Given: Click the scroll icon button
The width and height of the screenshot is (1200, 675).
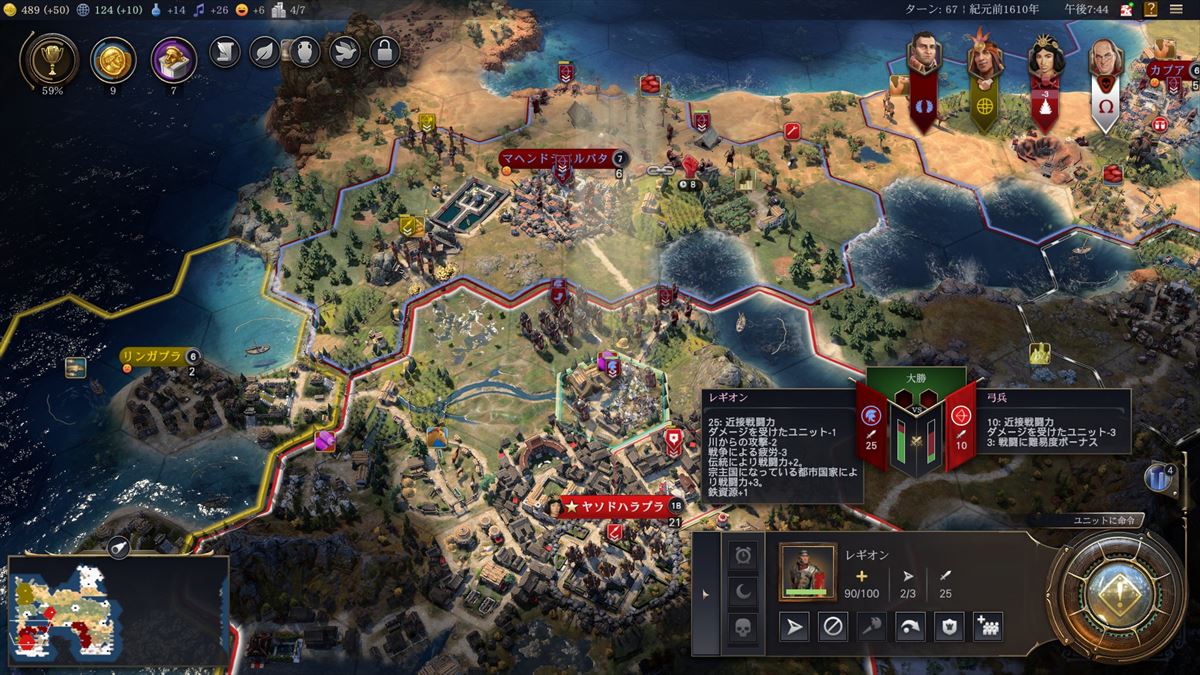Looking at the screenshot, I should pos(225,51).
